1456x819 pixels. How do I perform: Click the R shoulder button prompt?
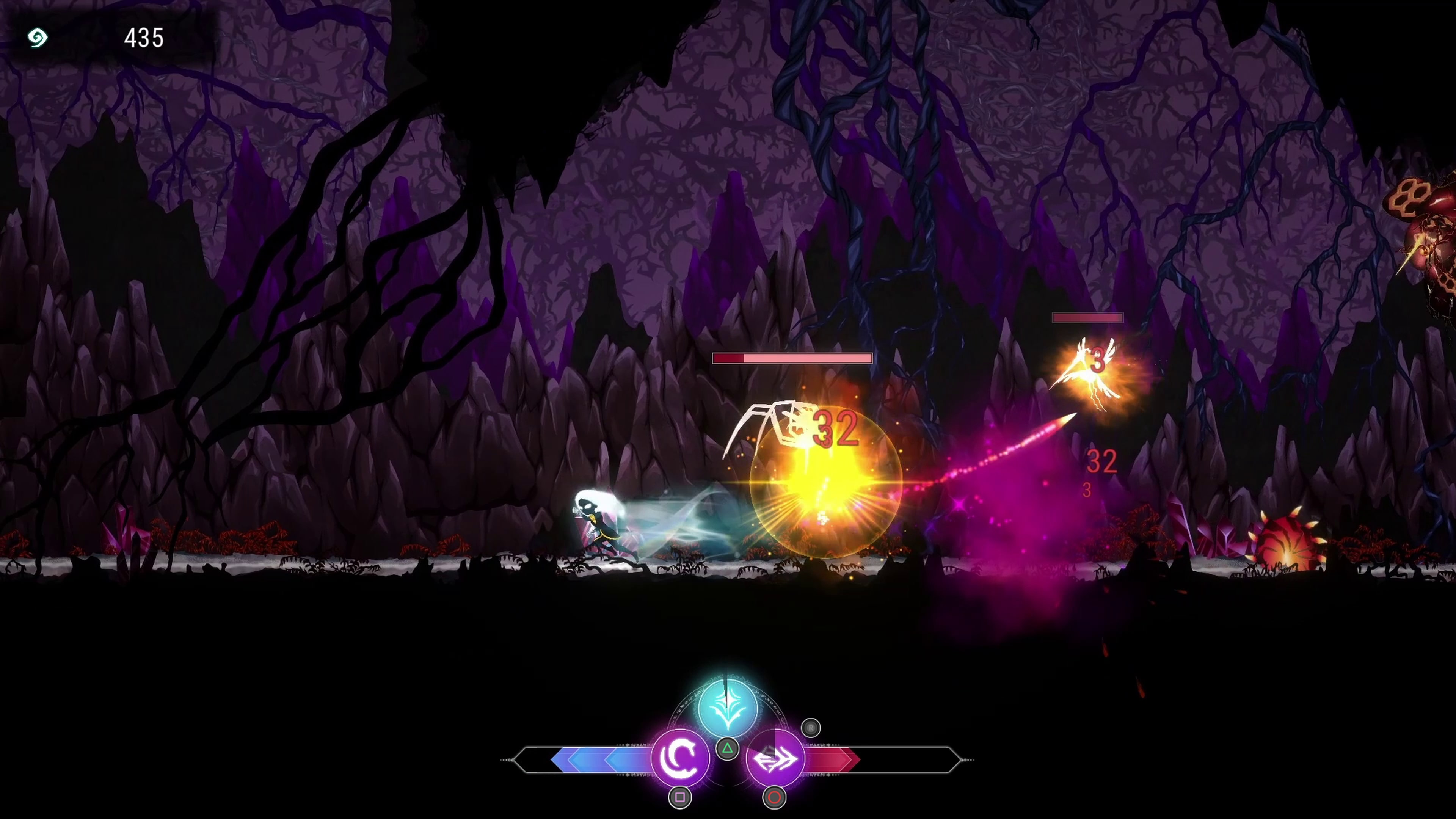point(811,728)
